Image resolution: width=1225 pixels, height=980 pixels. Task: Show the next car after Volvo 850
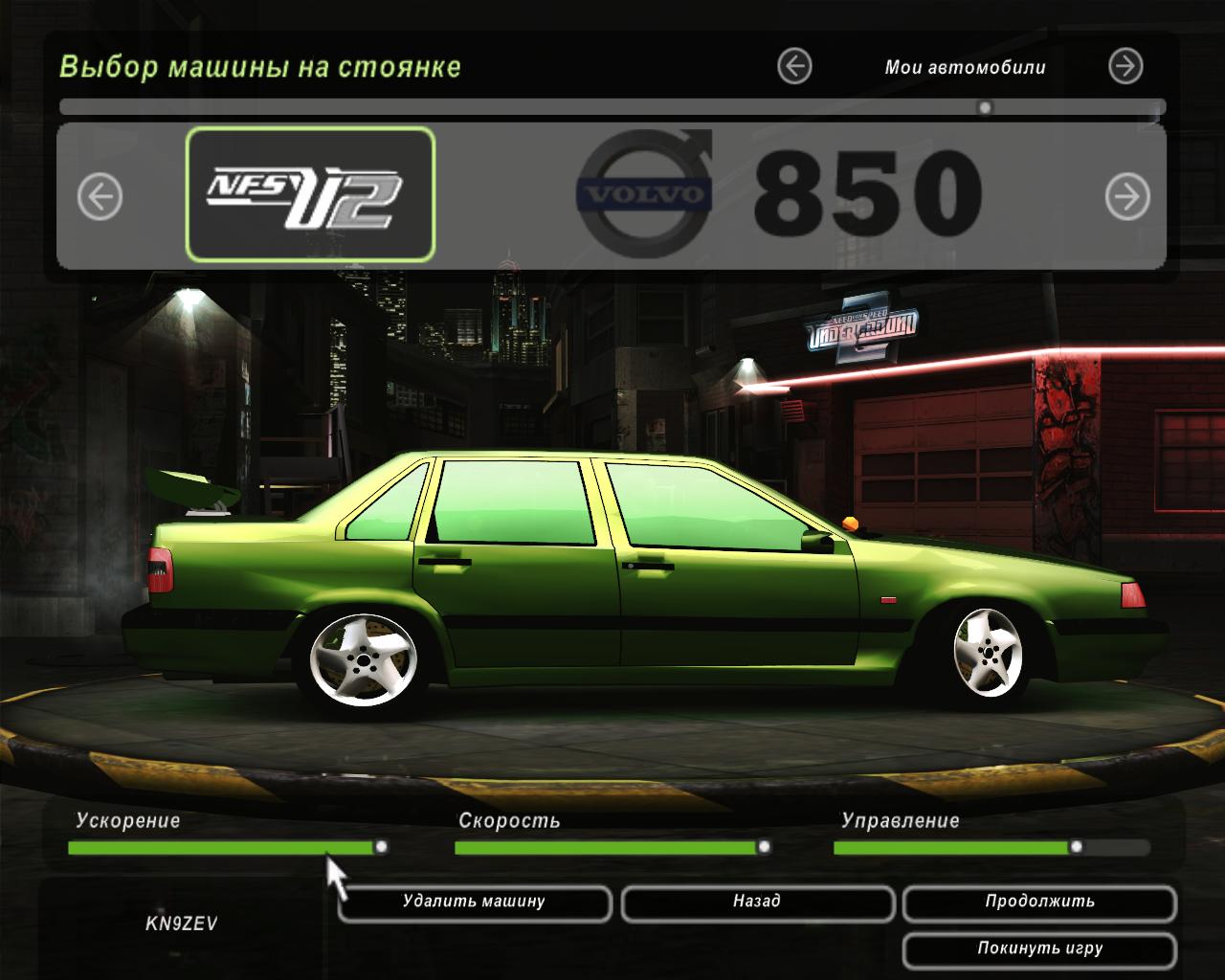coord(1127,197)
